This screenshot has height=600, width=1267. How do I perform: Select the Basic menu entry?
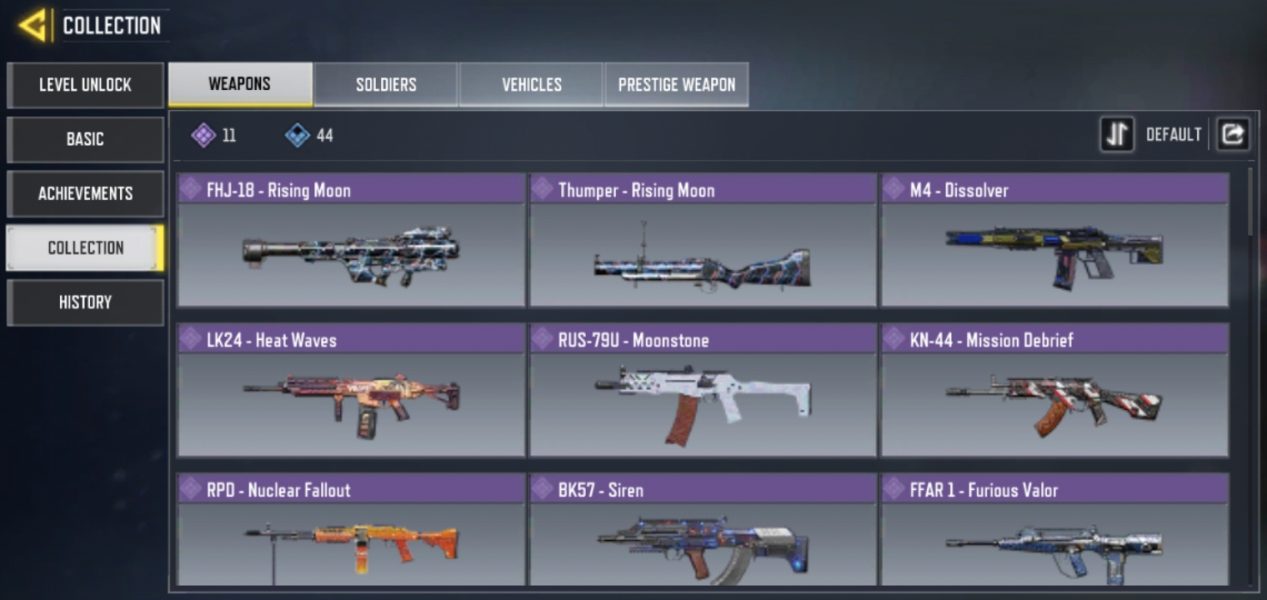tap(85, 139)
